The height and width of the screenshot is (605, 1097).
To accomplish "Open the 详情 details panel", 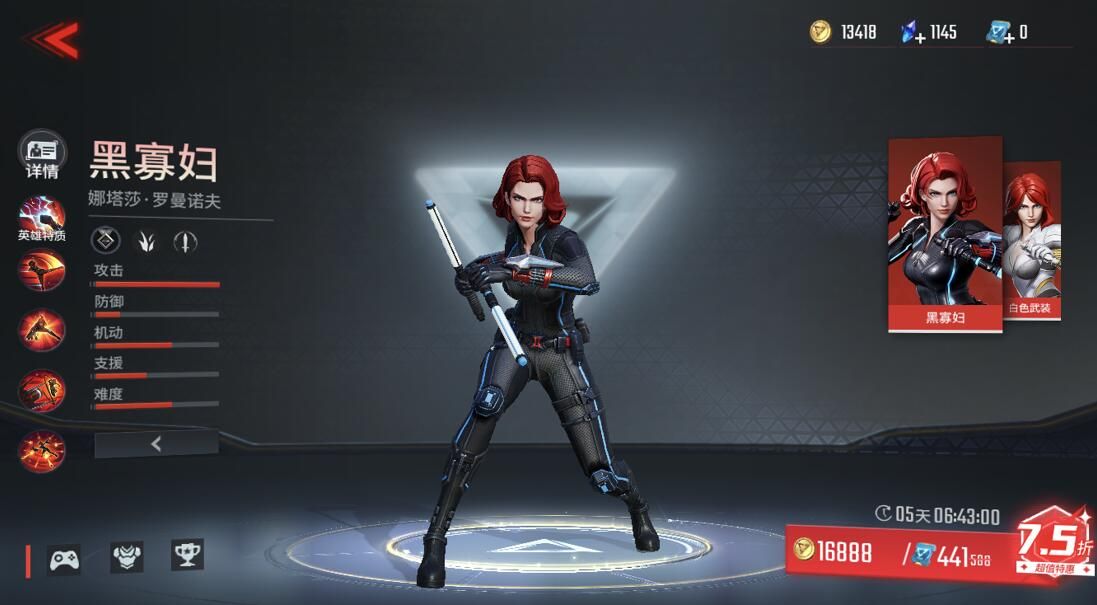I will coord(42,155).
